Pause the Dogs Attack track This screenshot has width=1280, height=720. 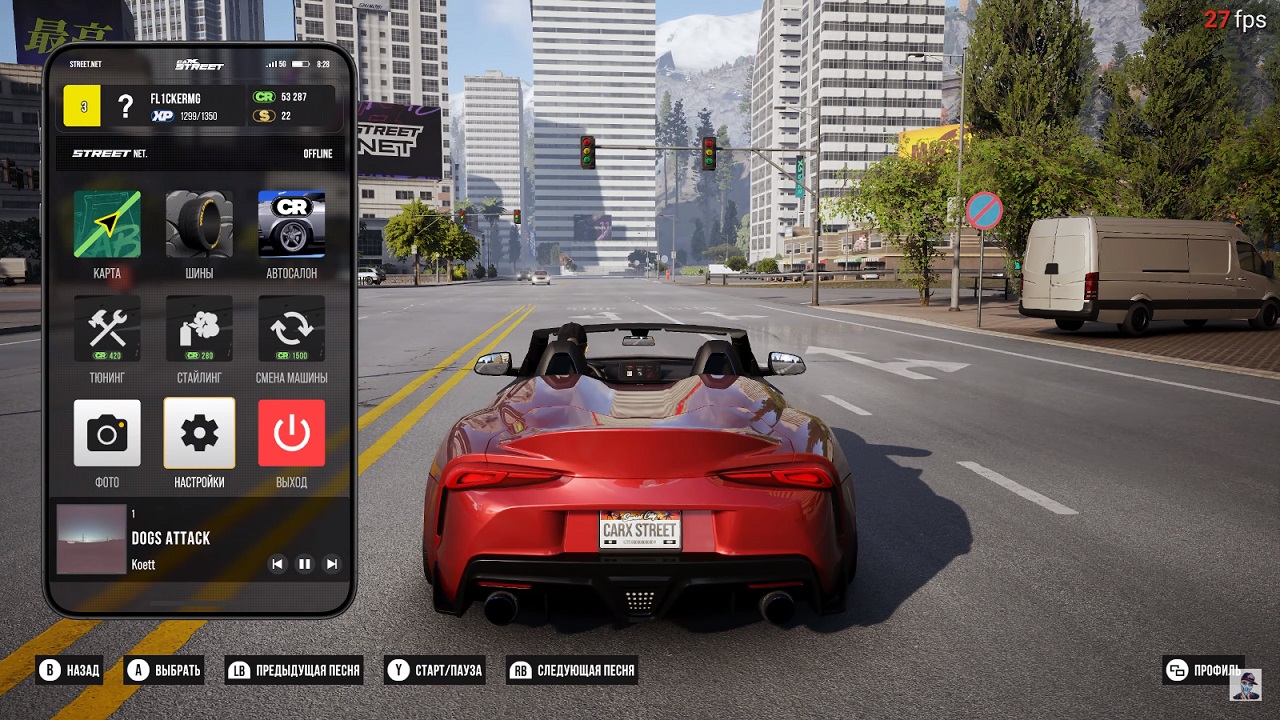point(305,564)
